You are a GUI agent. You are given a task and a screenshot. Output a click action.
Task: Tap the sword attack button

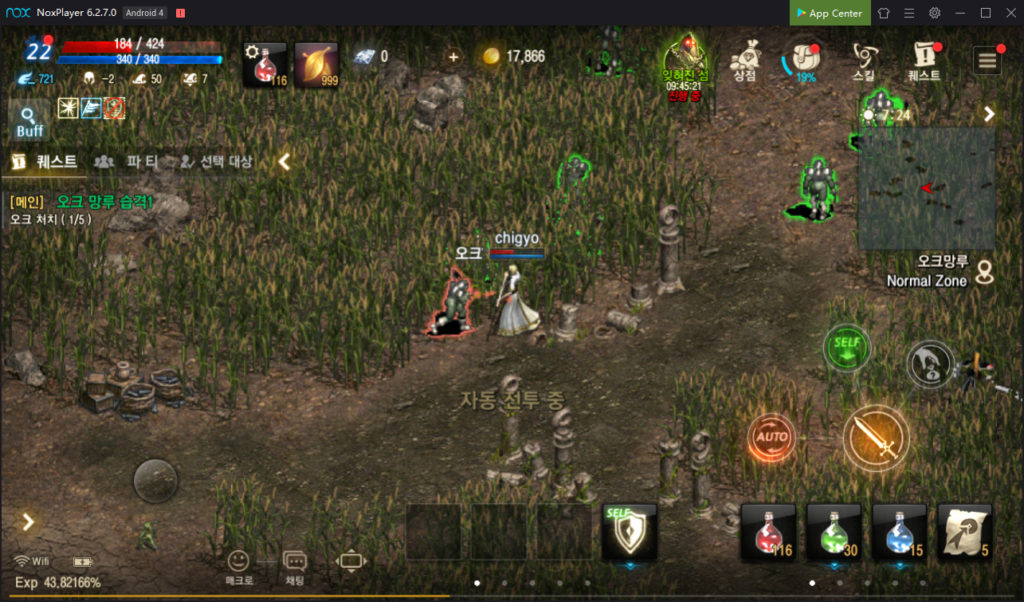pyautogui.click(x=875, y=437)
